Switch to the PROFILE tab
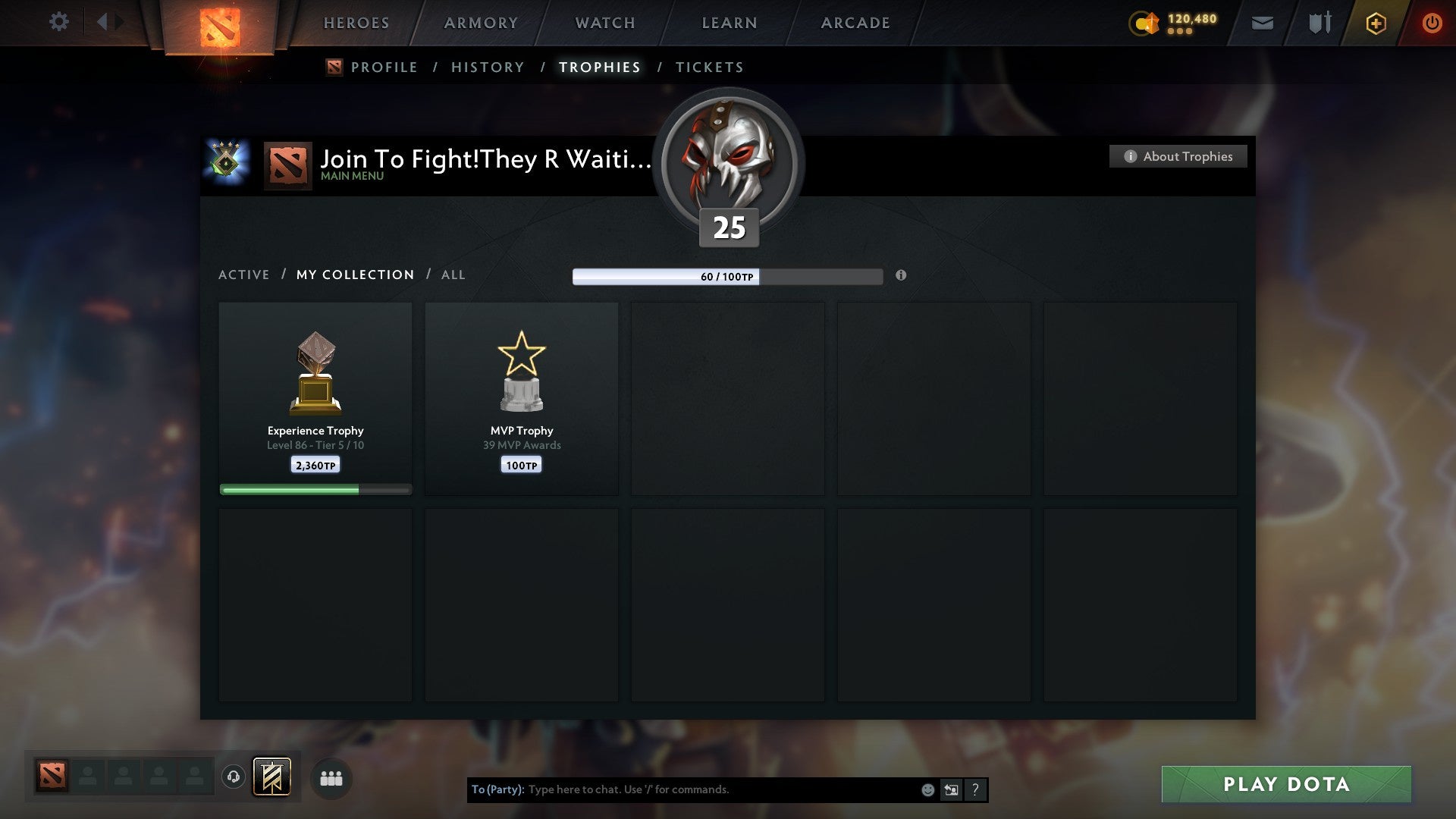The height and width of the screenshot is (819, 1456). tap(384, 67)
